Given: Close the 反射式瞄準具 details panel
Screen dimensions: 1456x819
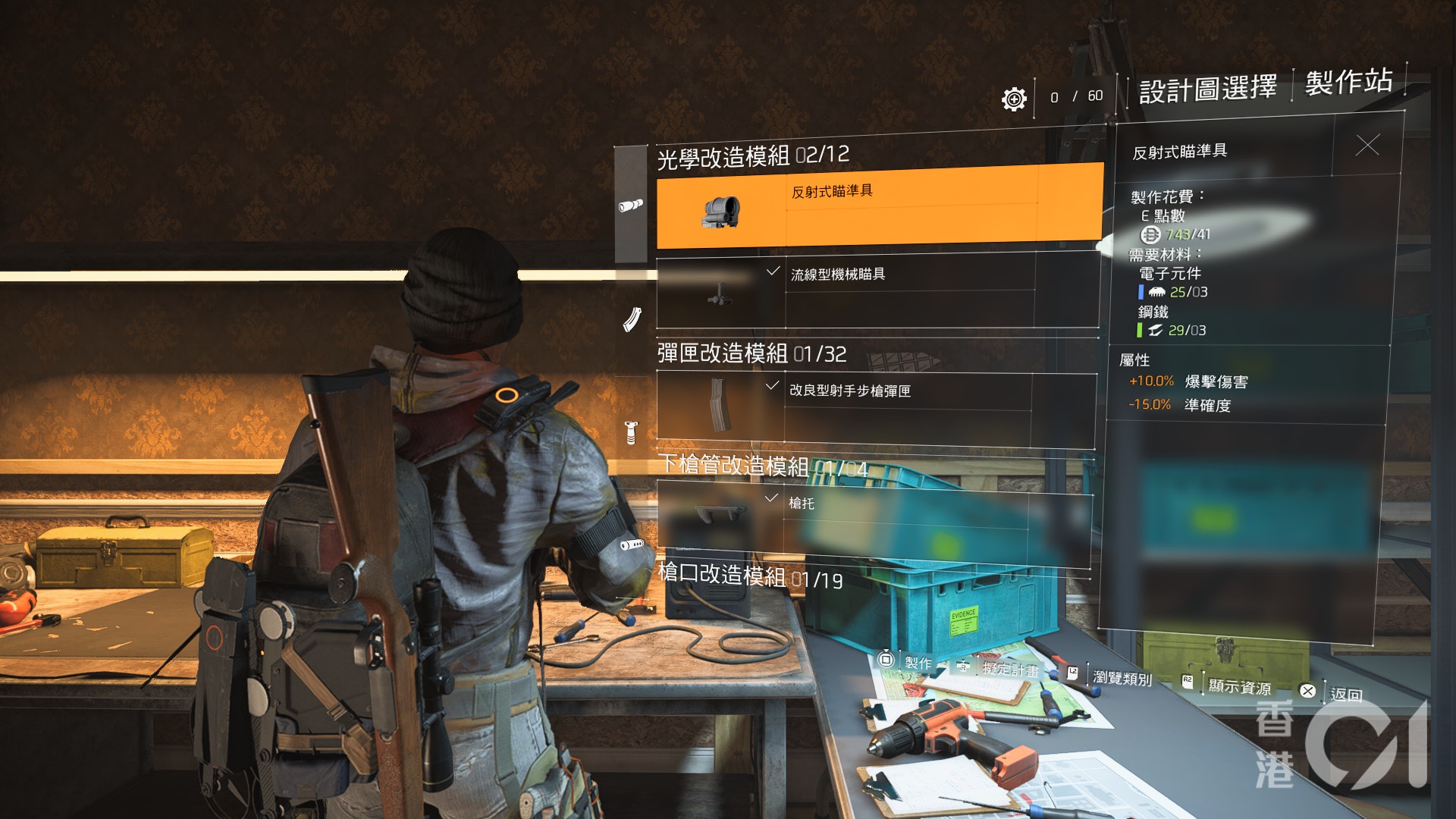Looking at the screenshot, I should point(1367,145).
